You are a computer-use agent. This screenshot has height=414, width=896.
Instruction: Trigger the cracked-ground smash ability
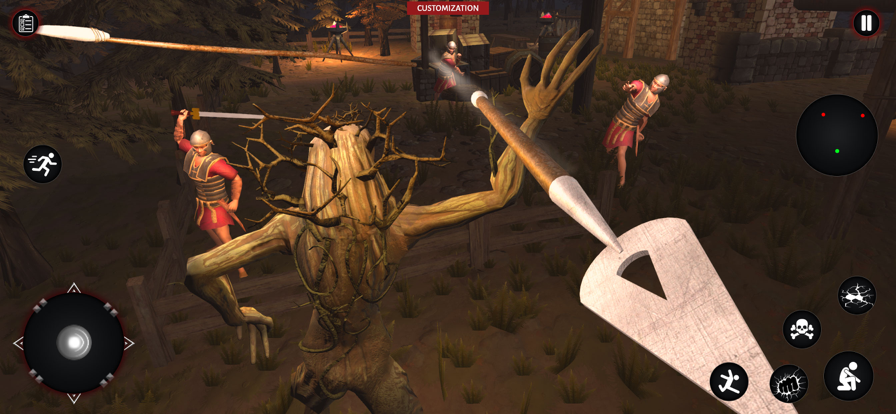(x=857, y=295)
